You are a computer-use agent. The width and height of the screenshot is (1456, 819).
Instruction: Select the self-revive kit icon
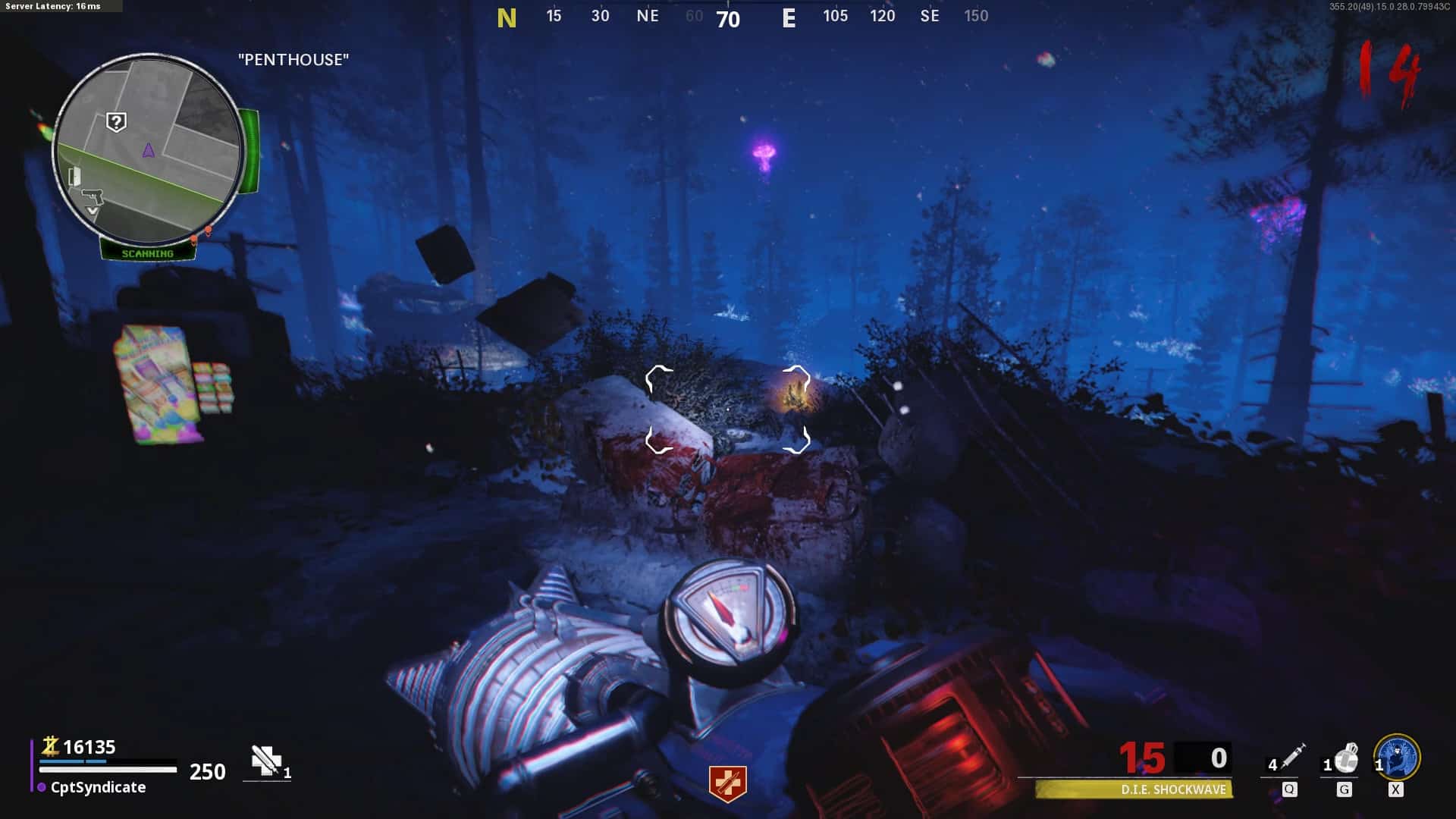coord(266,761)
